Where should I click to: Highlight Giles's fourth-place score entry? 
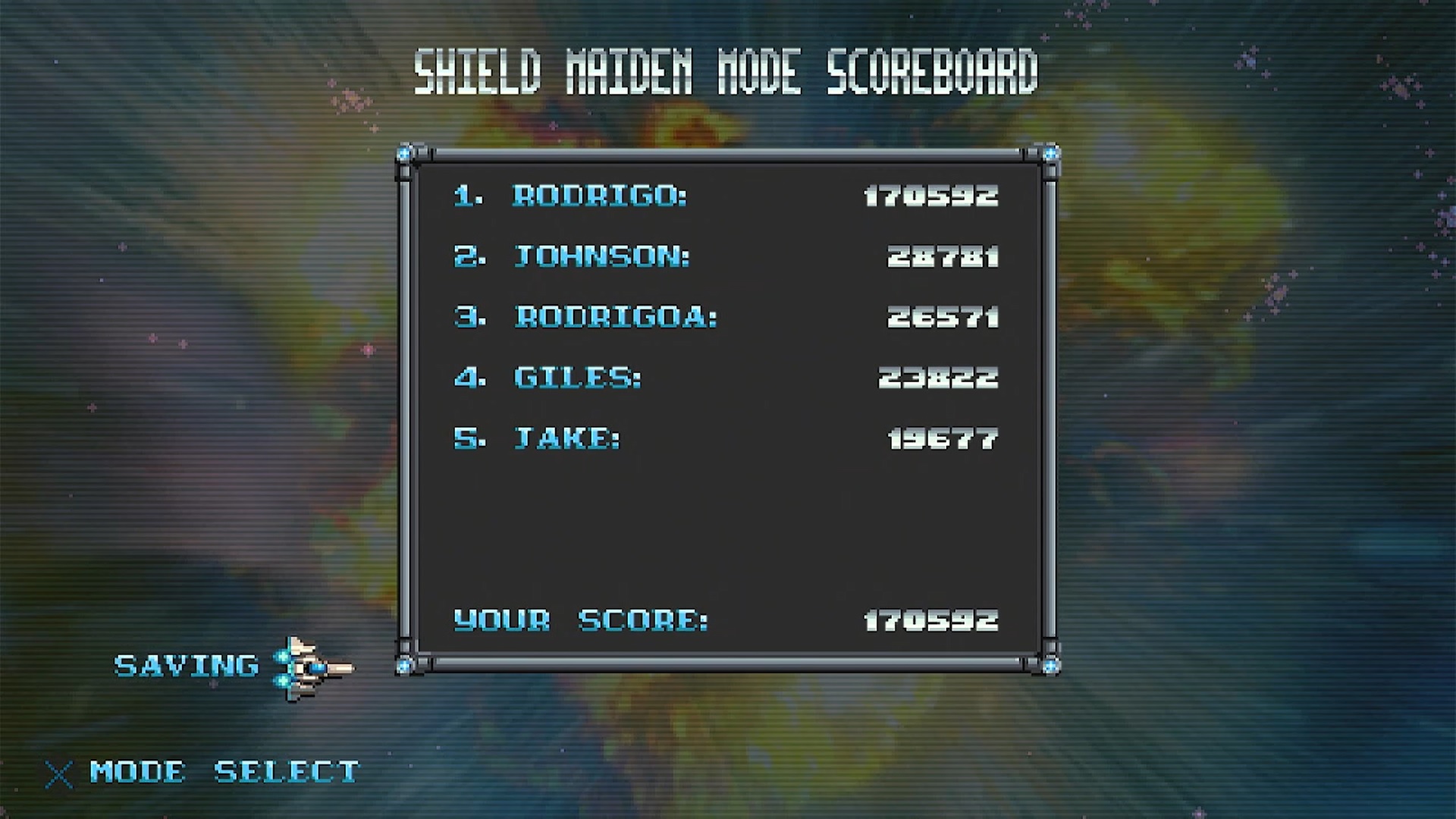point(725,378)
